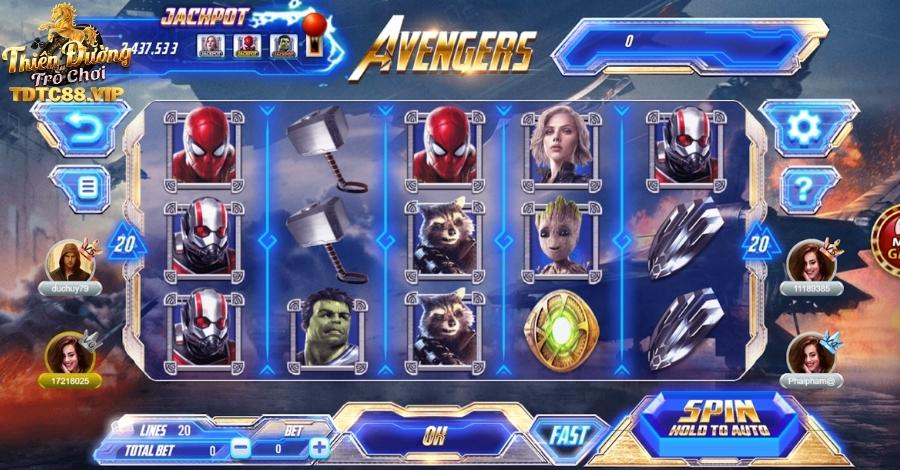
Task: Open settings with the gear button
Action: (x=802, y=127)
